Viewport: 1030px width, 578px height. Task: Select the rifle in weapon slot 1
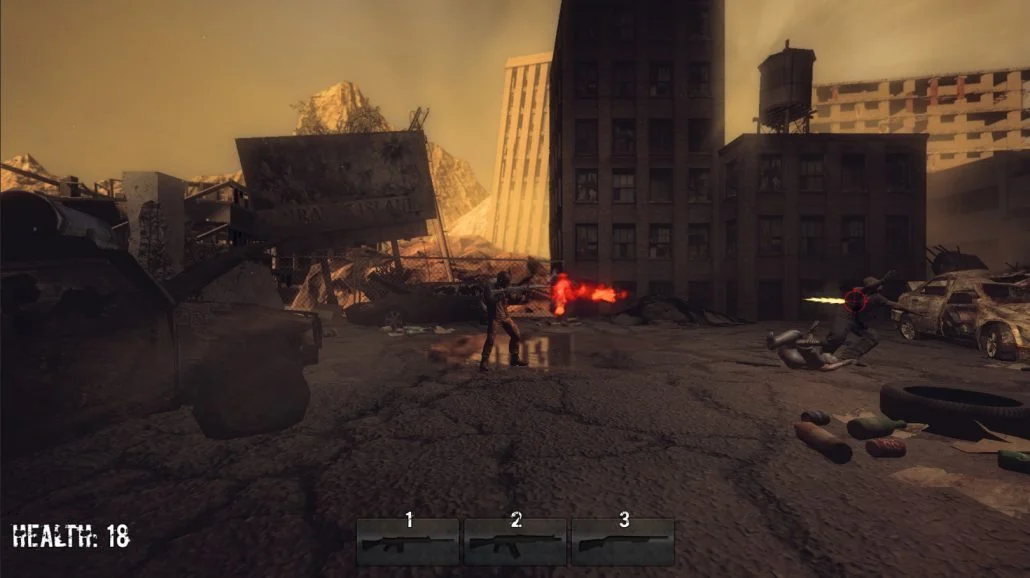coord(408,542)
